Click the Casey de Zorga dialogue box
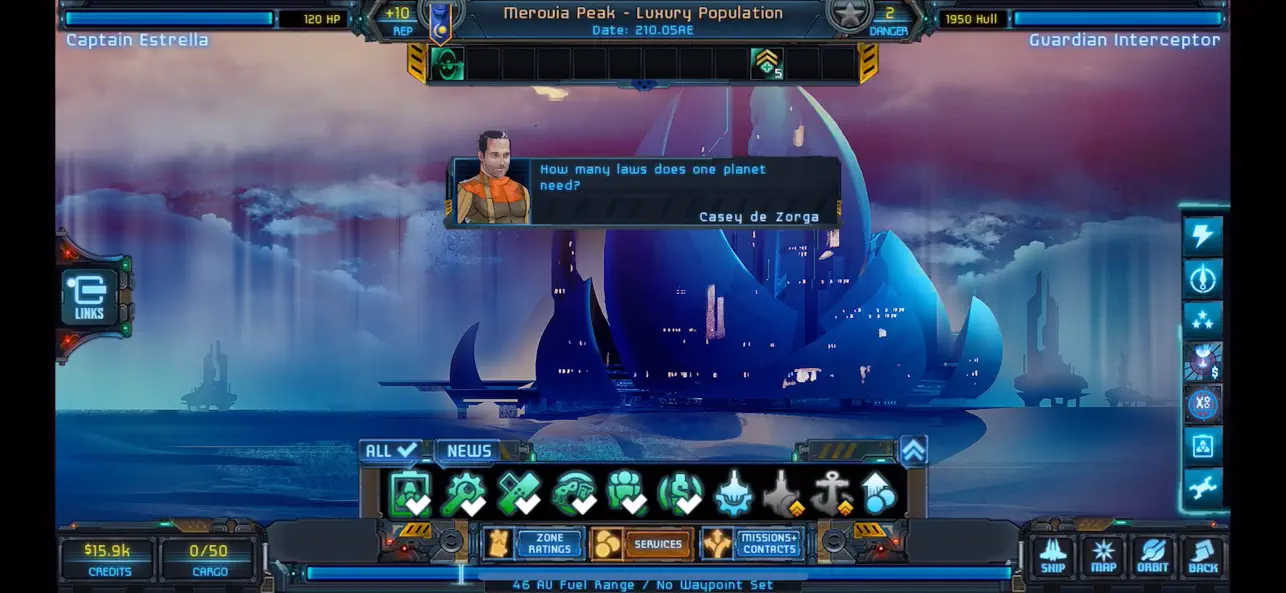 642,191
